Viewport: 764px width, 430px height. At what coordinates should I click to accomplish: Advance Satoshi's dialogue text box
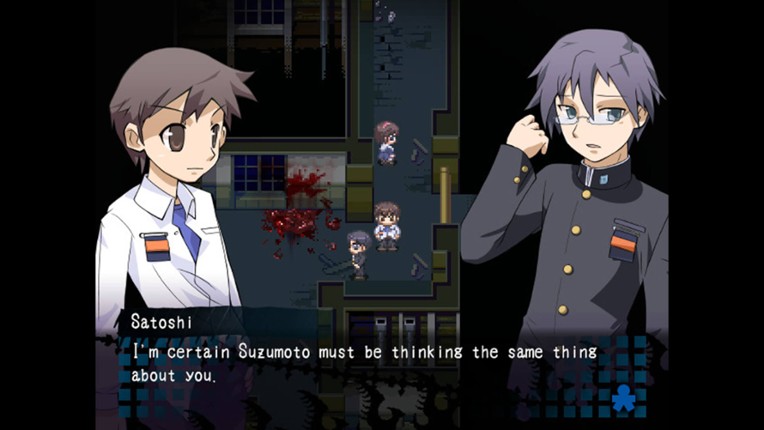(x=380, y=364)
